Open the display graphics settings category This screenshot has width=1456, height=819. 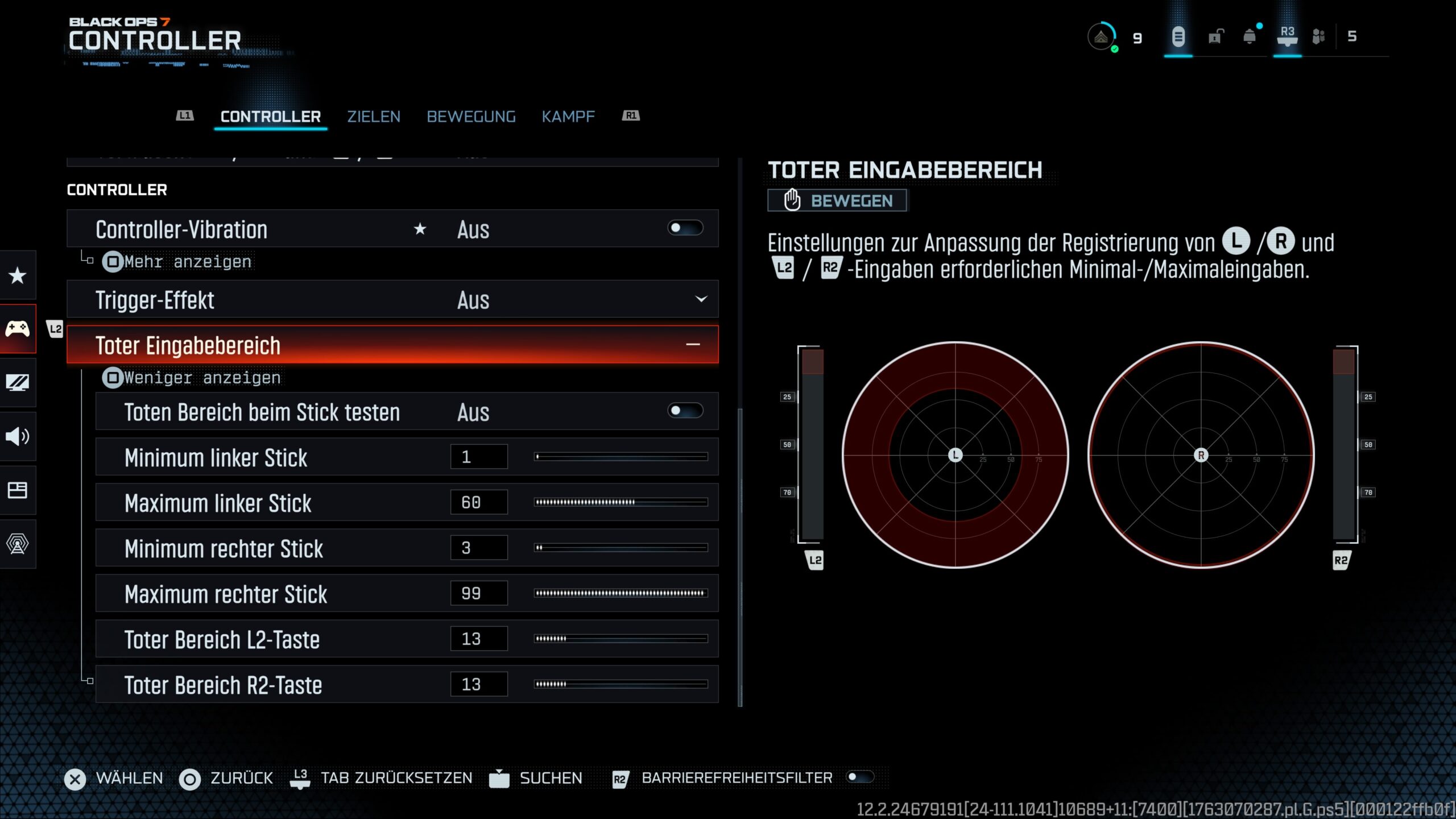click(18, 382)
